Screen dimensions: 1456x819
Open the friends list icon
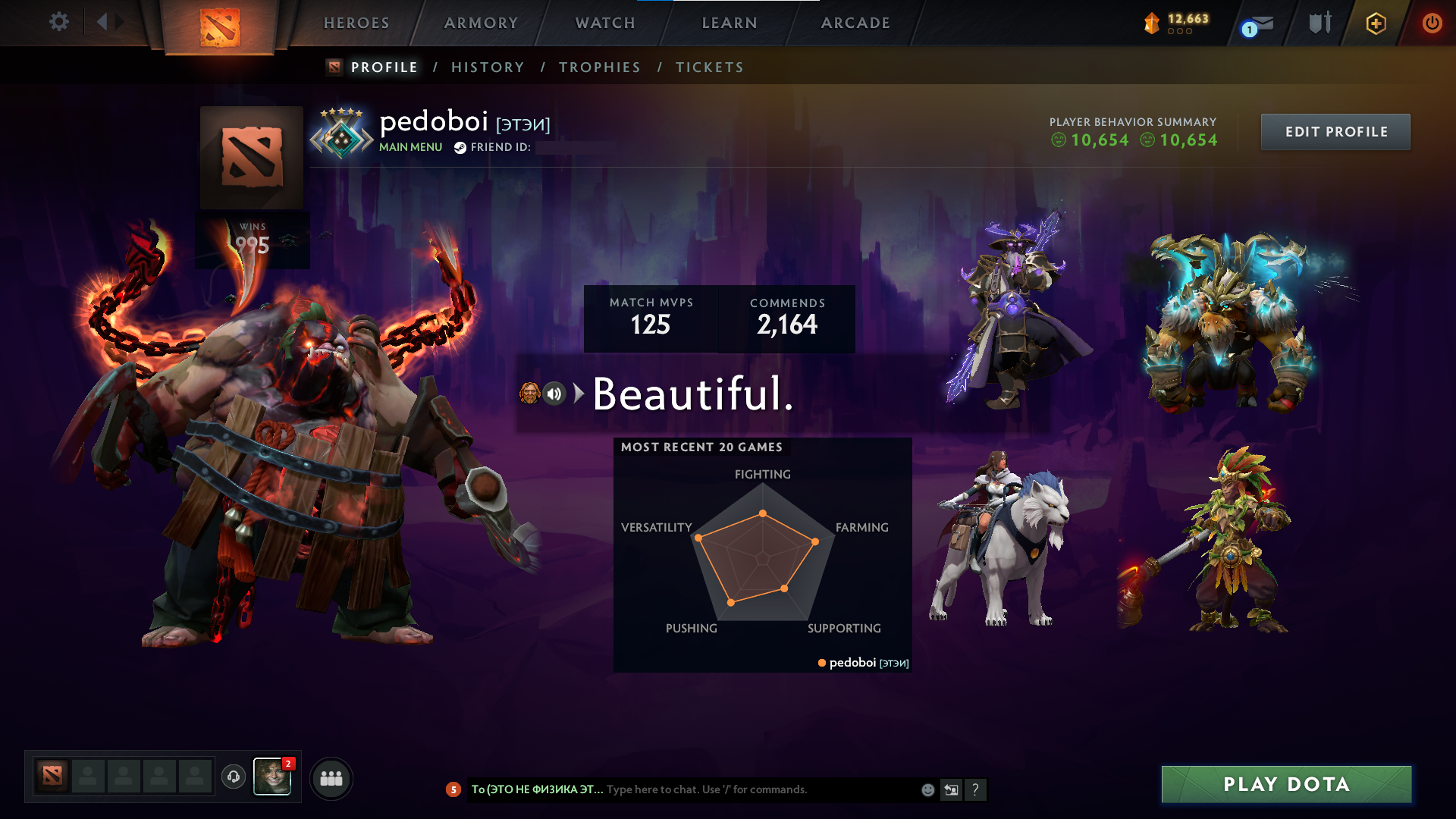click(x=331, y=777)
